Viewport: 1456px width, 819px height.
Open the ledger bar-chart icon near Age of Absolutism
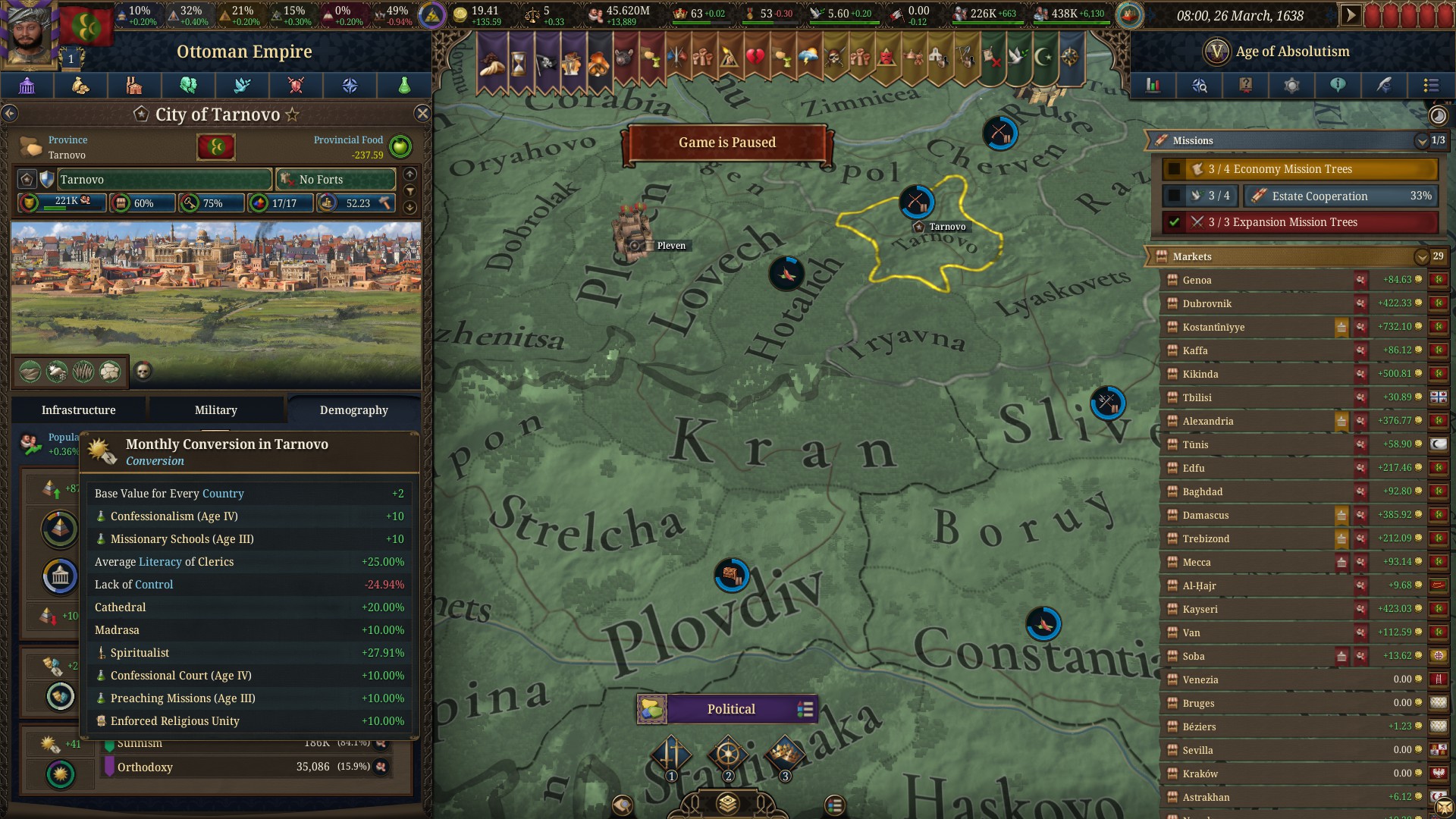click(1153, 86)
